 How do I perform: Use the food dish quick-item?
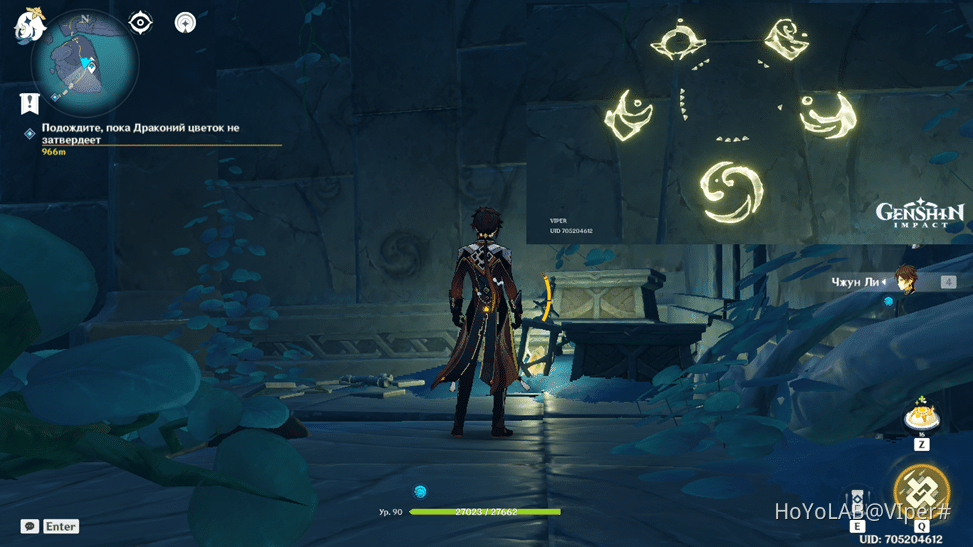tap(920, 415)
